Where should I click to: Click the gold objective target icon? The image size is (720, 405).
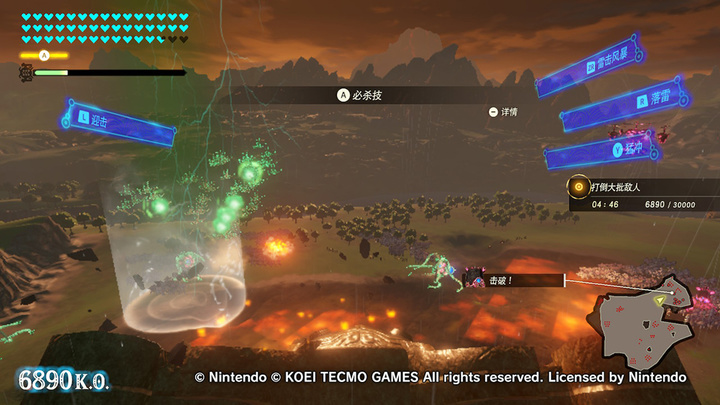click(577, 186)
